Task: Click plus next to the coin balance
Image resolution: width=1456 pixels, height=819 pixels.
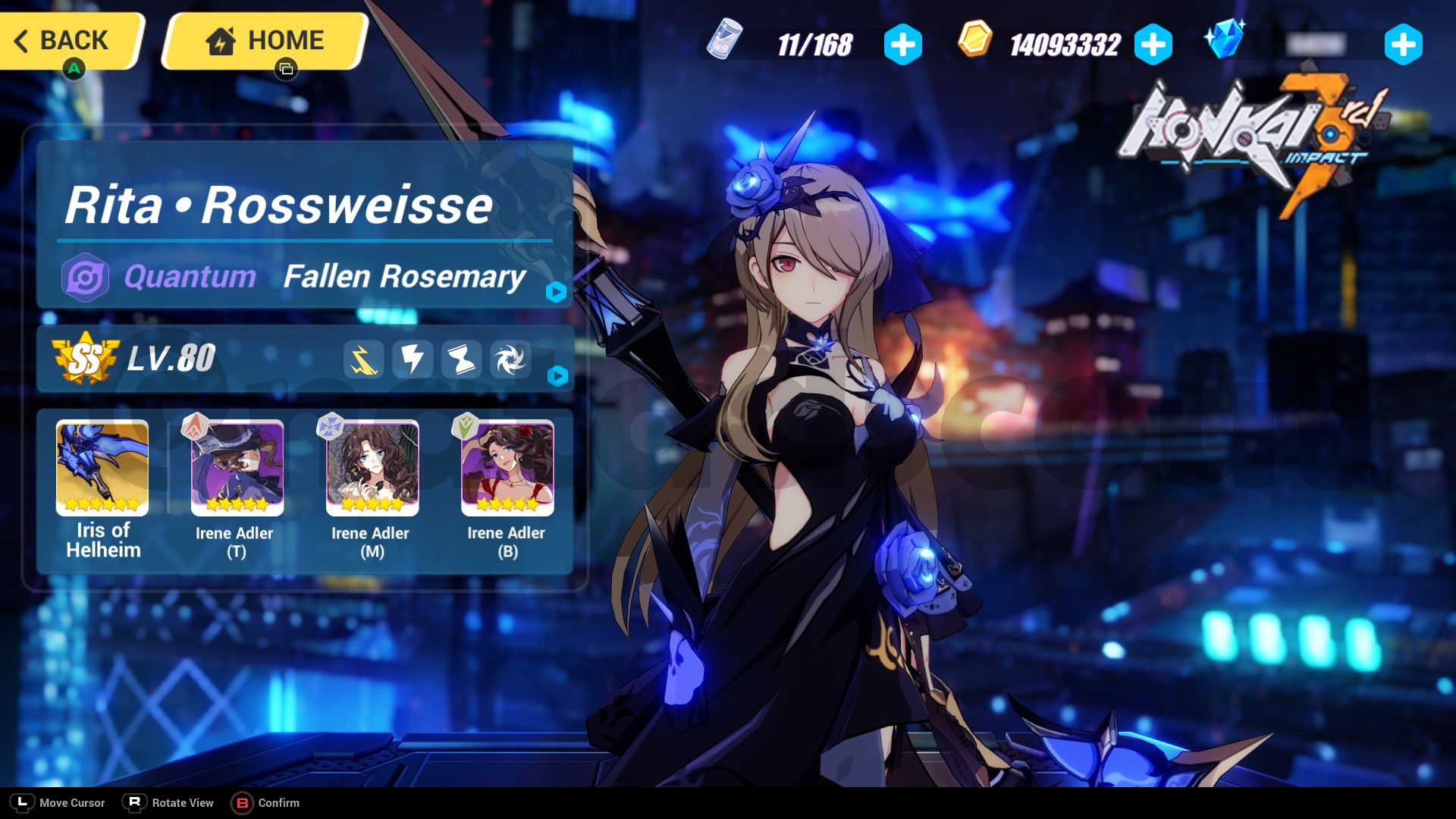Action: (1152, 44)
